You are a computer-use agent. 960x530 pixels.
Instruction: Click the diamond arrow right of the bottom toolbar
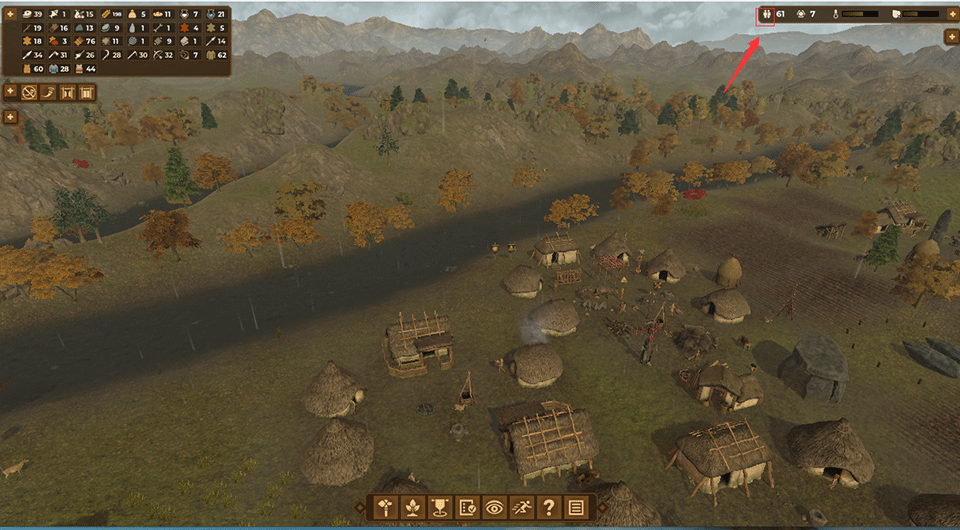(x=601, y=507)
